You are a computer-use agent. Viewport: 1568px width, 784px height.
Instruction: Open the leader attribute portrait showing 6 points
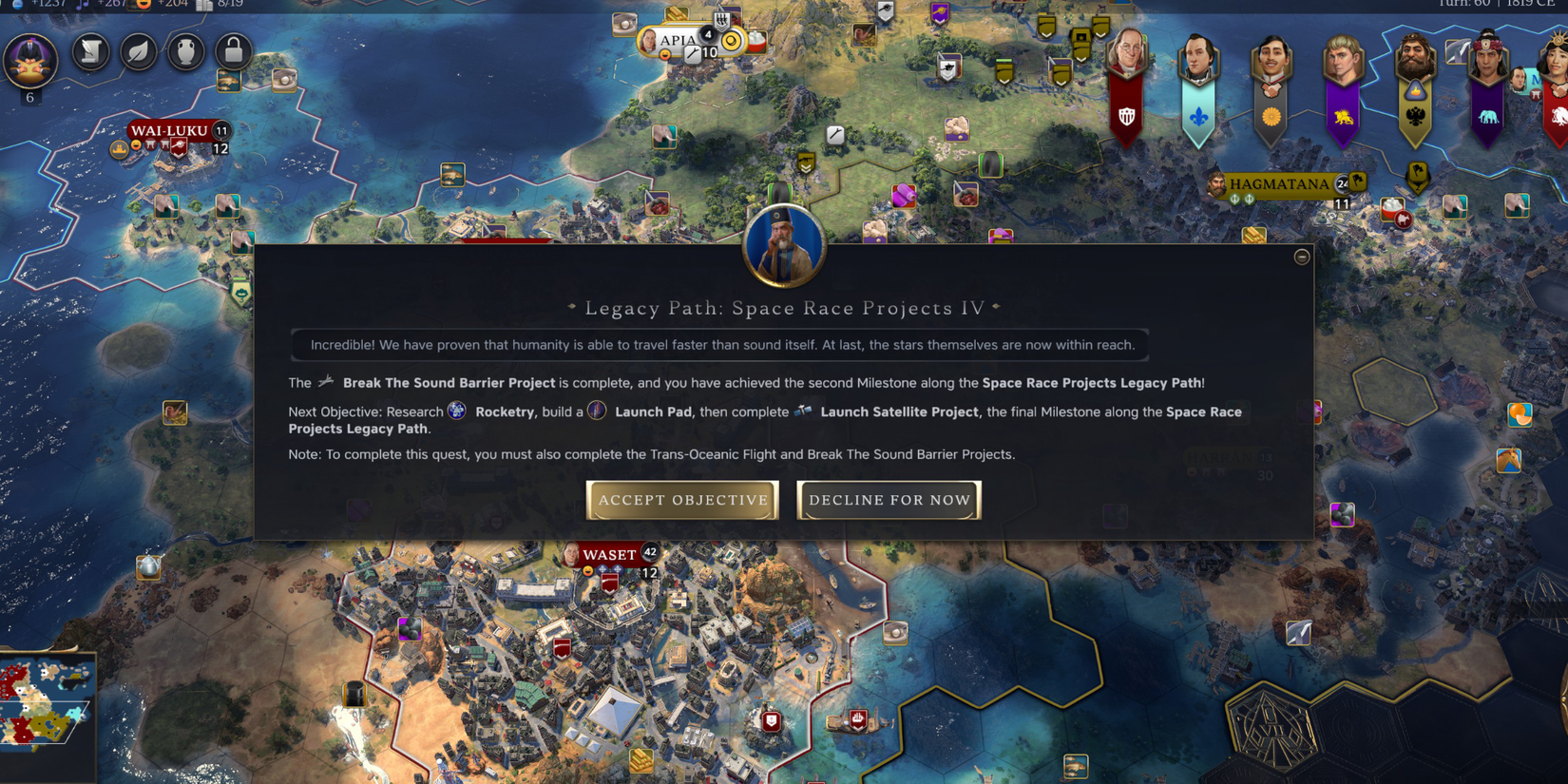30,59
